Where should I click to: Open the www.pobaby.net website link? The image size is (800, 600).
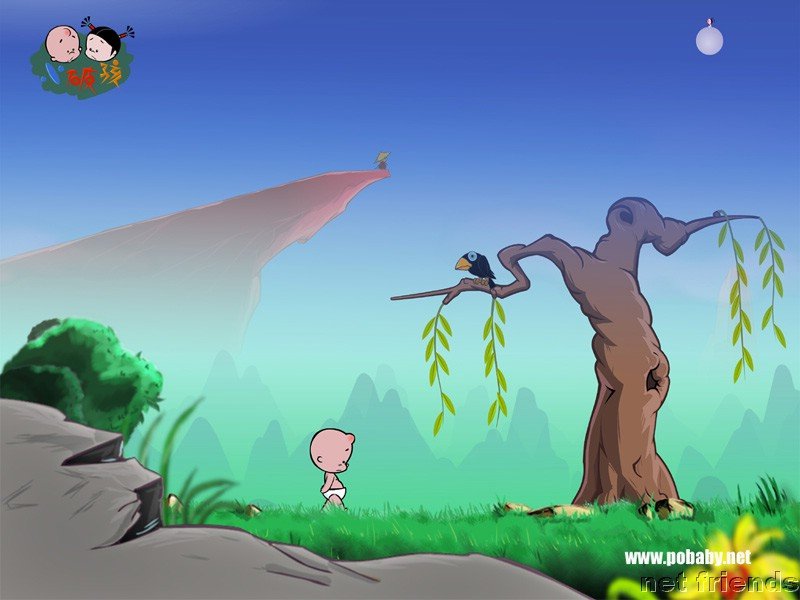coord(686,556)
